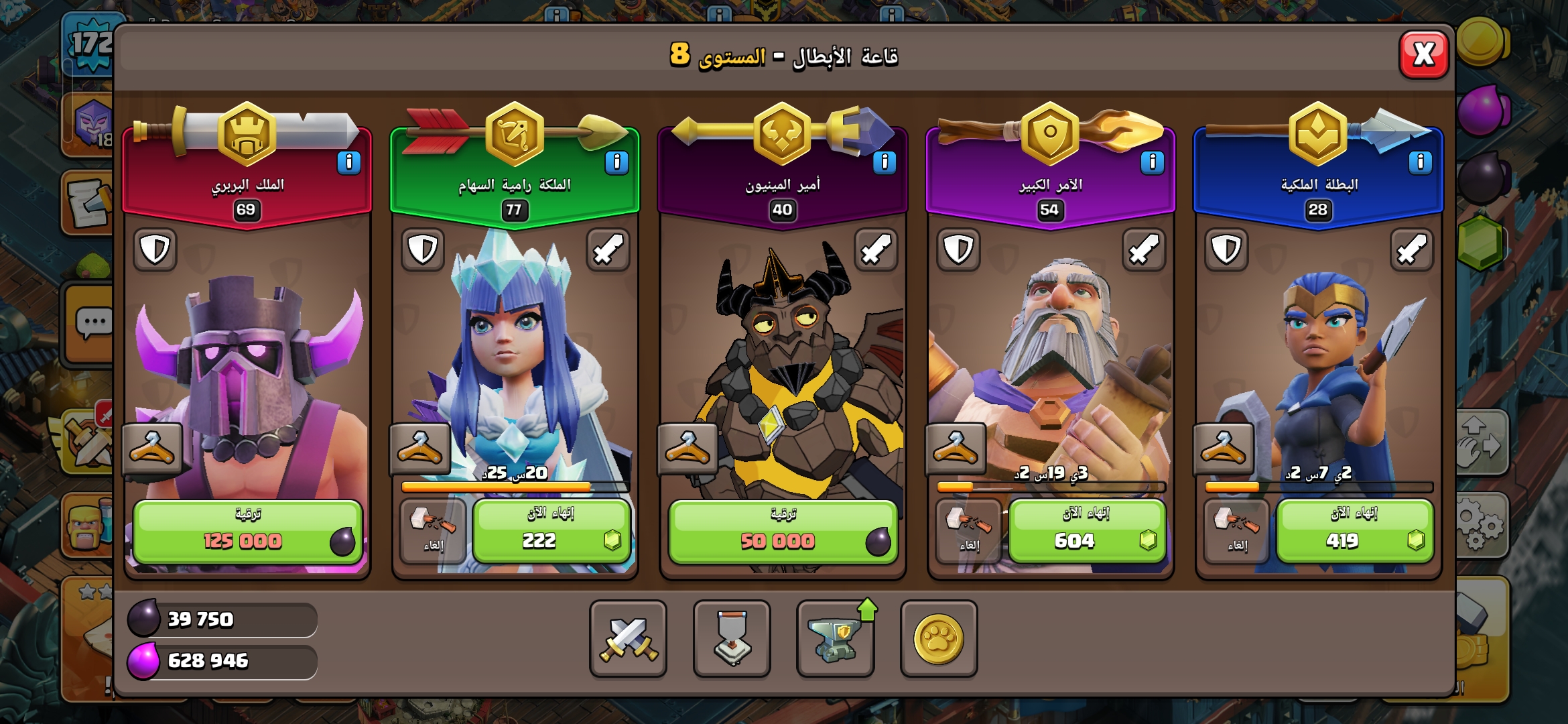Show Barbarian King info
The image size is (1568, 724).
348,163
